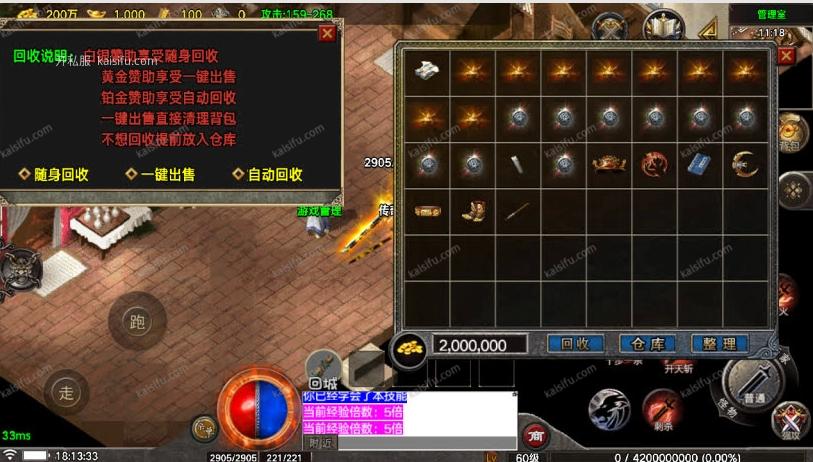Activate the 自动回收 option

[x=267, y=174]
